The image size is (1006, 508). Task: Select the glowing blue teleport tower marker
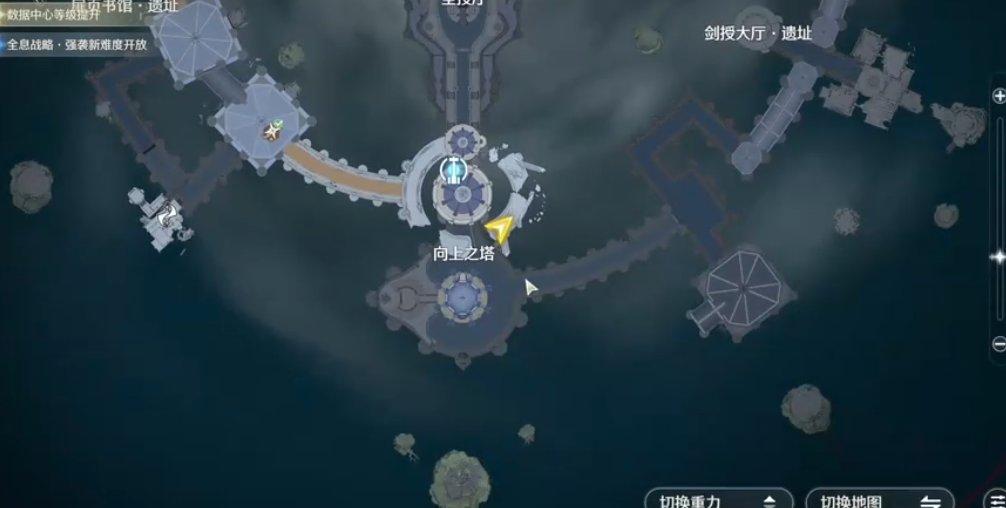point(454,169)
